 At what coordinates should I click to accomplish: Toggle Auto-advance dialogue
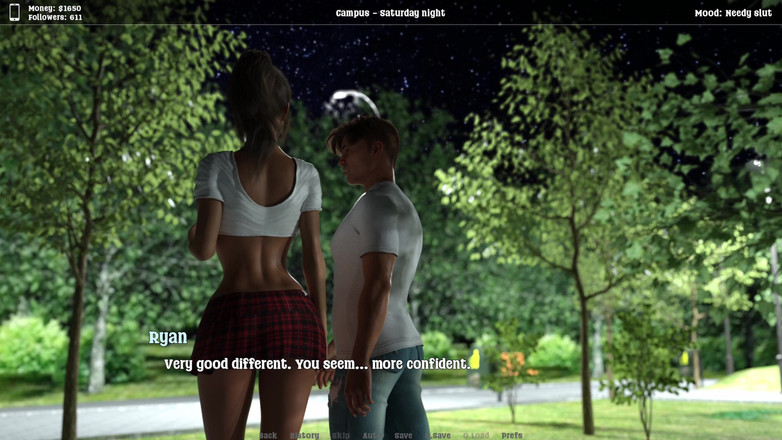click(x=372, y=436)
